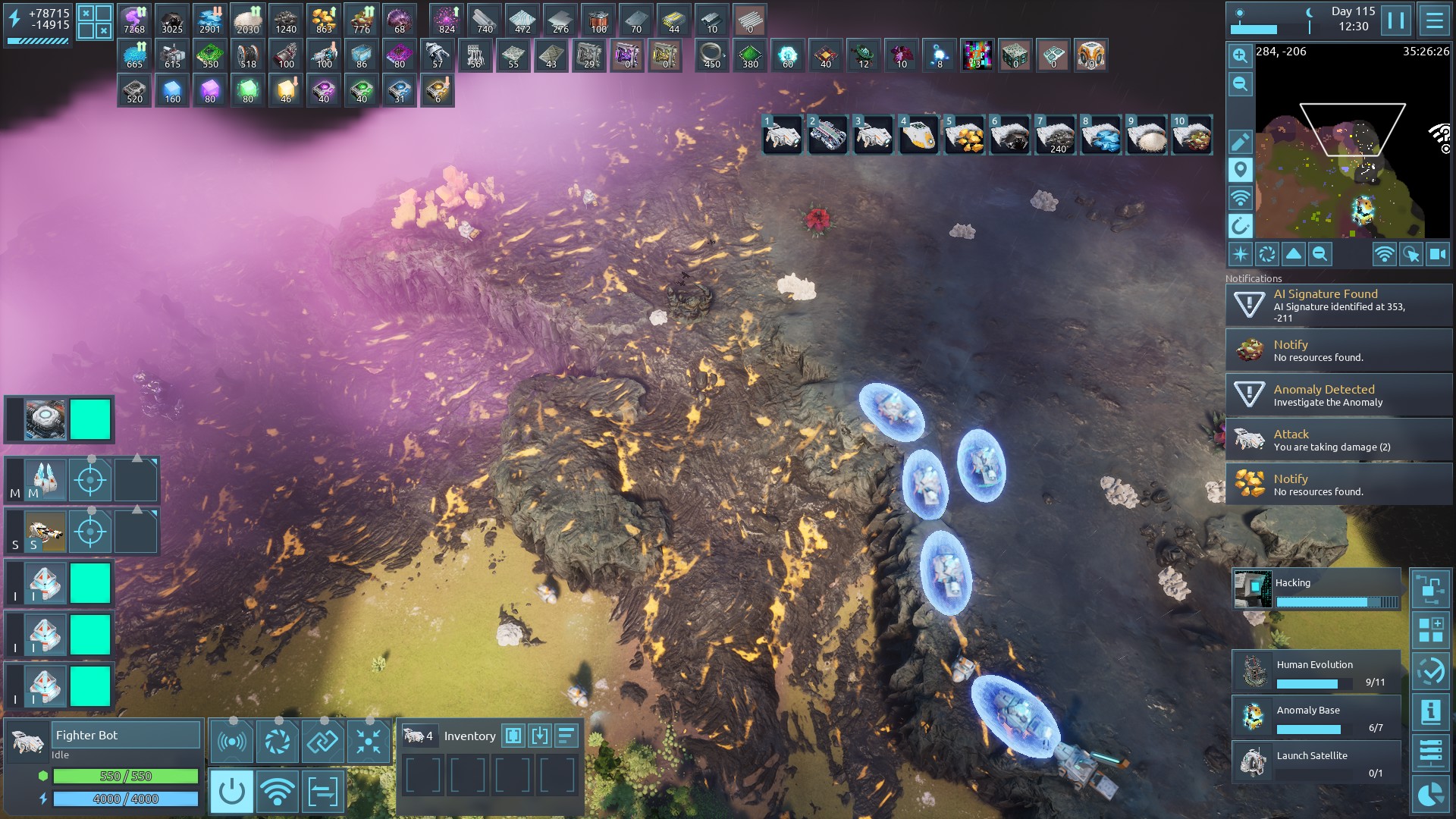
Task: Open the info codex book button
Action: (x=1430, y=712)
